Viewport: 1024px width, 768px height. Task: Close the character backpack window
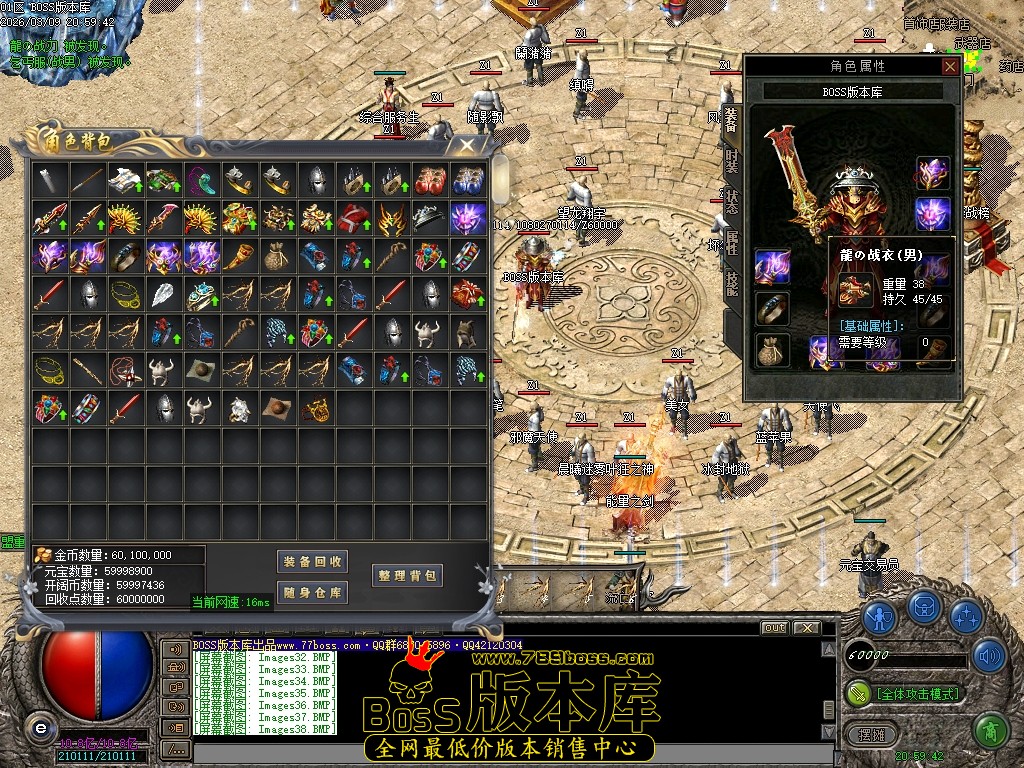[467, 145]
